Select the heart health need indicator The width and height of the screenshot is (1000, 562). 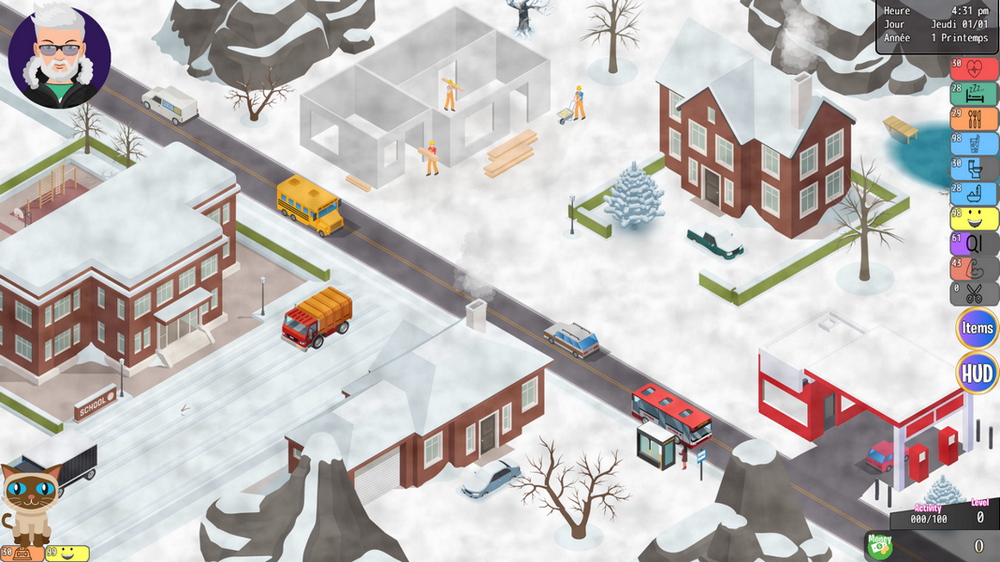pyautogui.click(x=973, y=68)
